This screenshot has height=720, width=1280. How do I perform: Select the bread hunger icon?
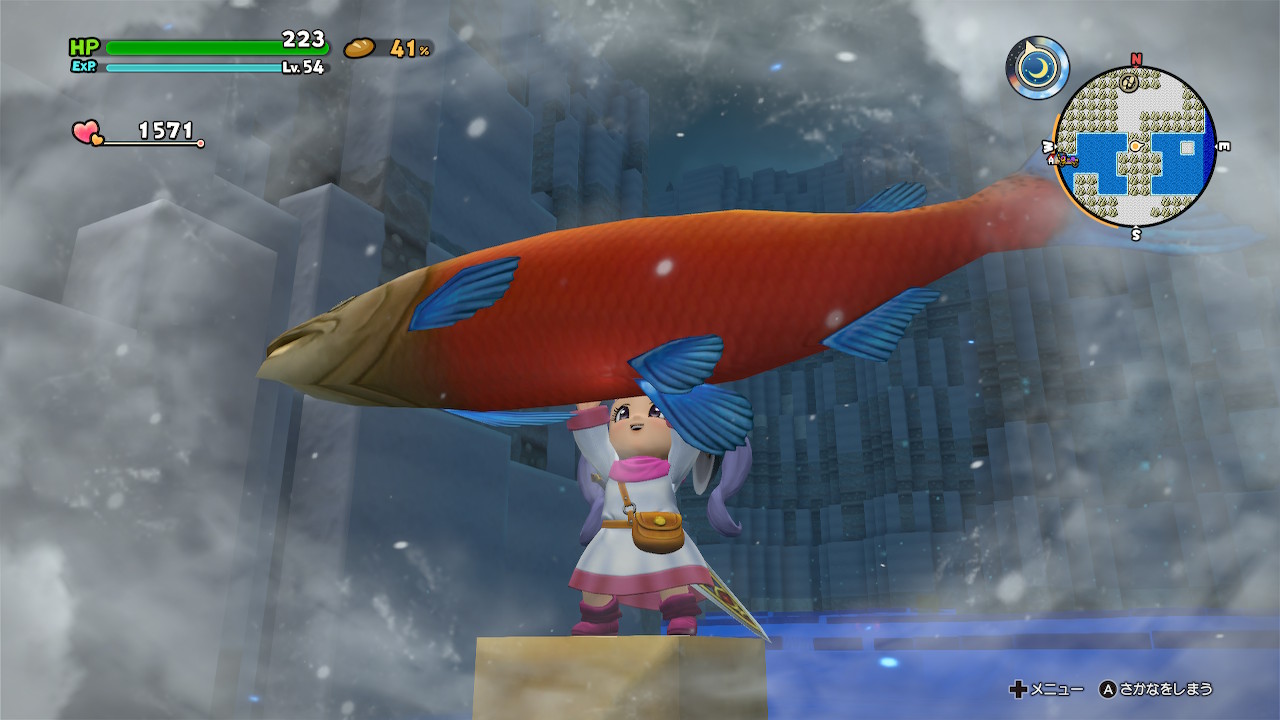pos(359,47)
